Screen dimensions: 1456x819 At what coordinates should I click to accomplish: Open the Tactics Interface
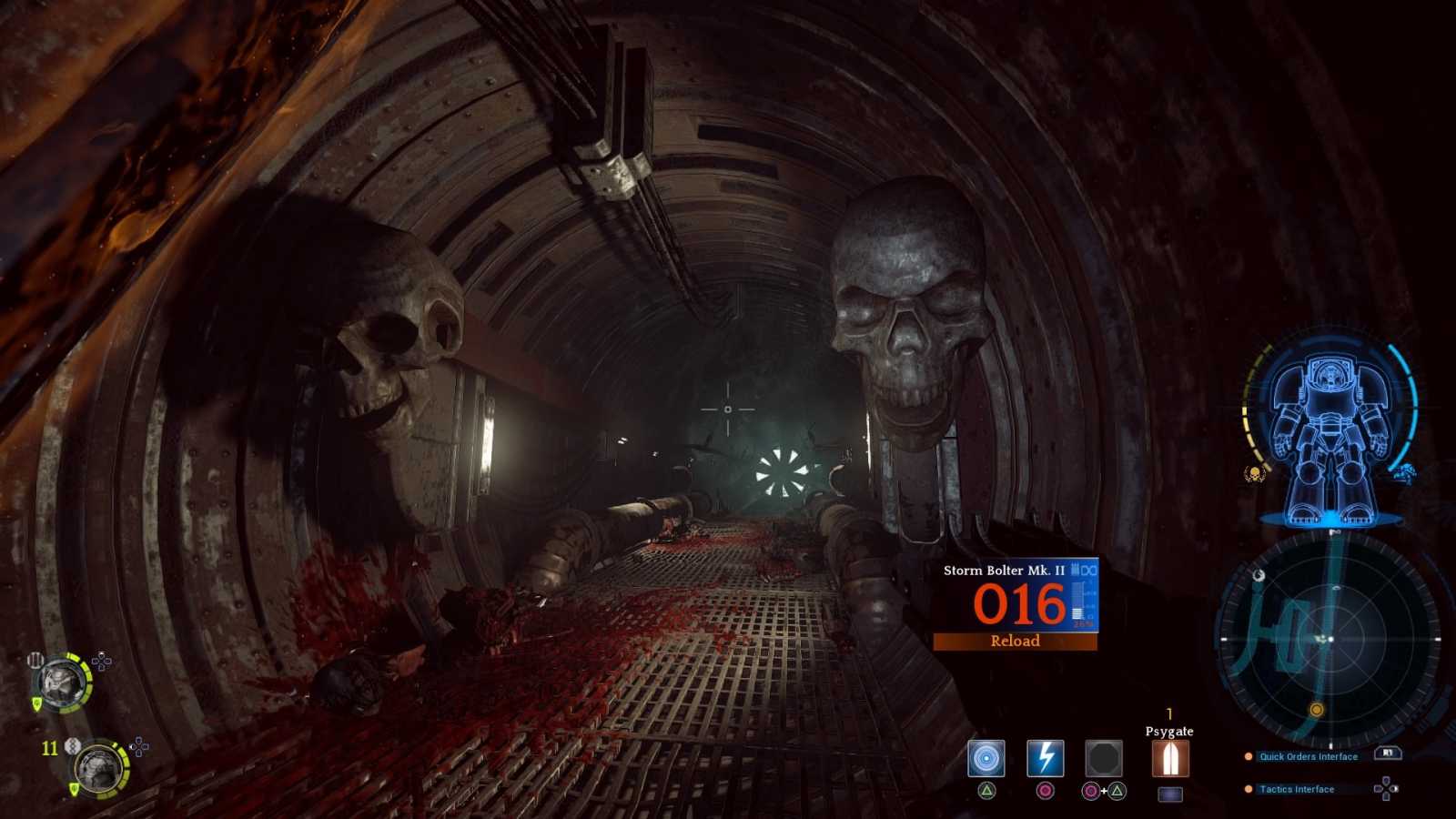tap(1296, 789)
